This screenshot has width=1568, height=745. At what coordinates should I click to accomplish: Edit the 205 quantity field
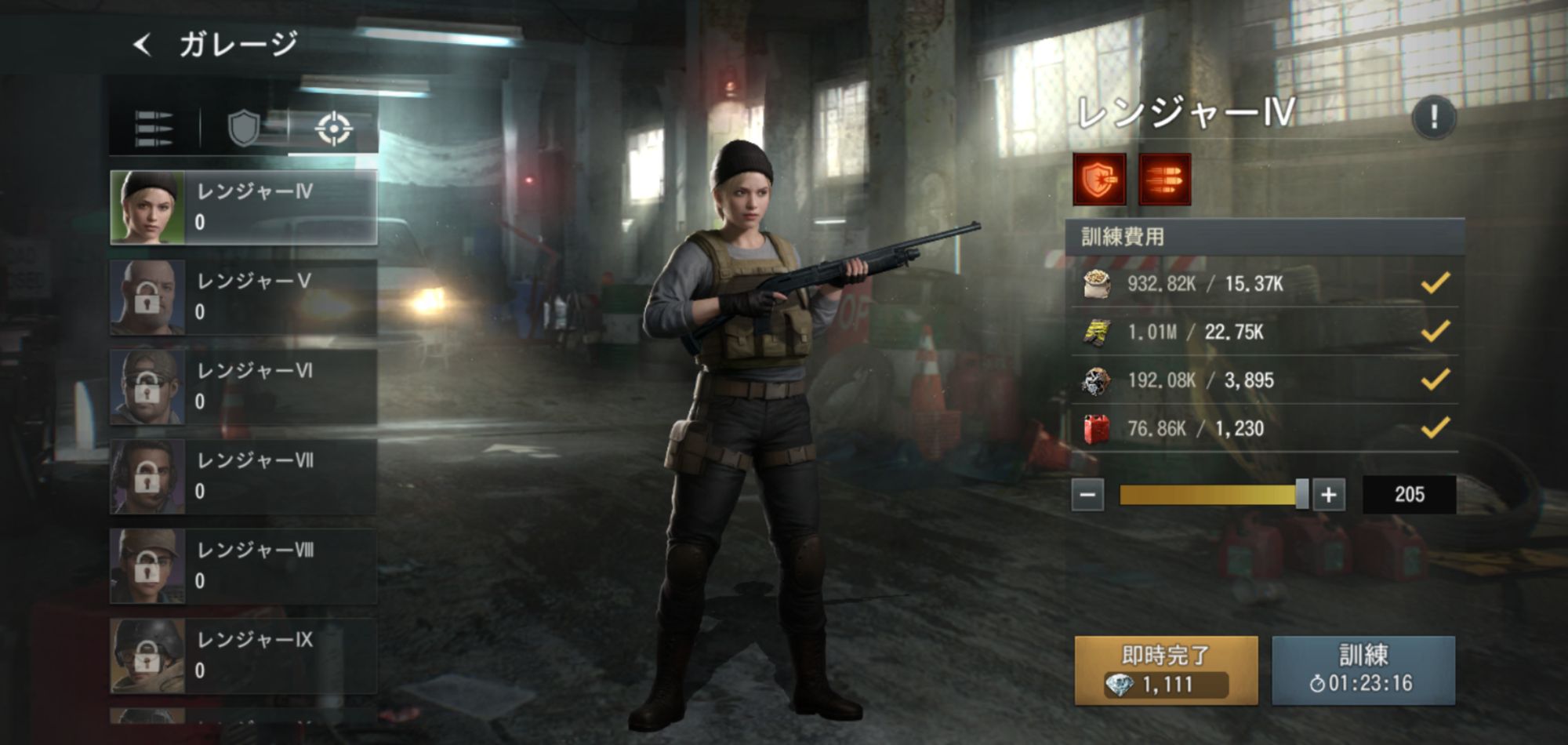1409,495
